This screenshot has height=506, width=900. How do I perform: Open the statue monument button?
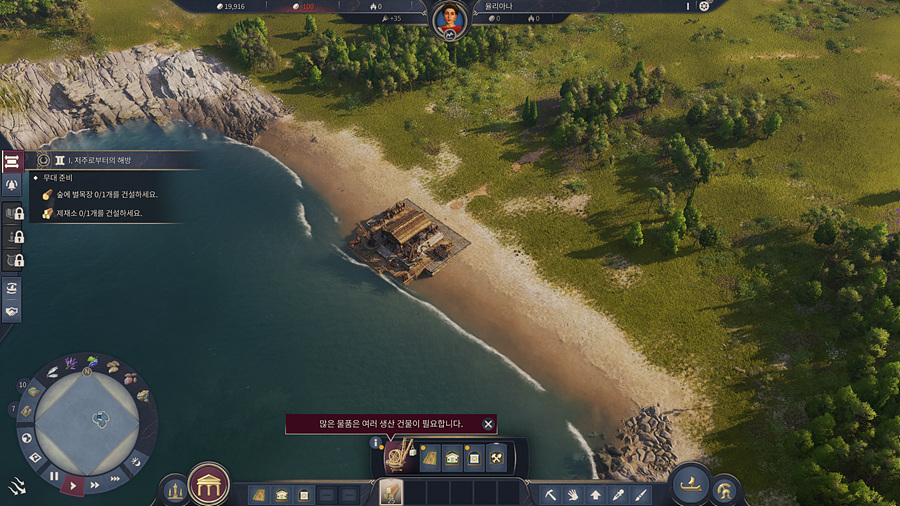pyautogui.click(x=175, y=490)
